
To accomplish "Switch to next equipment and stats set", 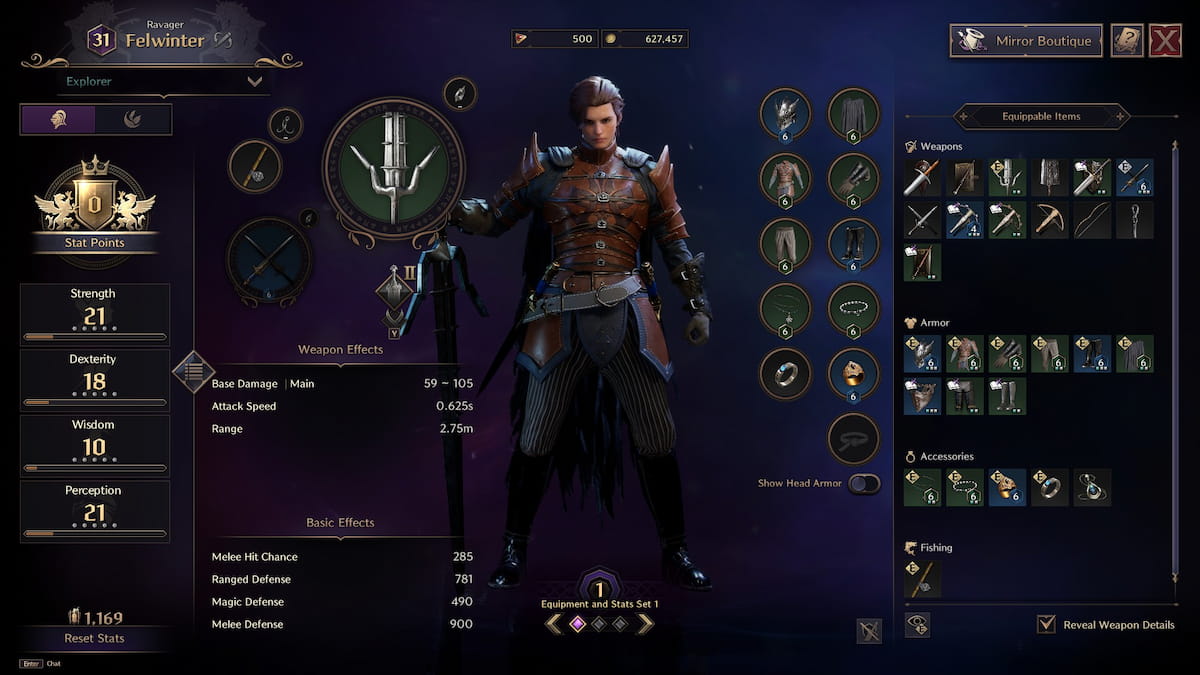I will (x=645, y=624).
